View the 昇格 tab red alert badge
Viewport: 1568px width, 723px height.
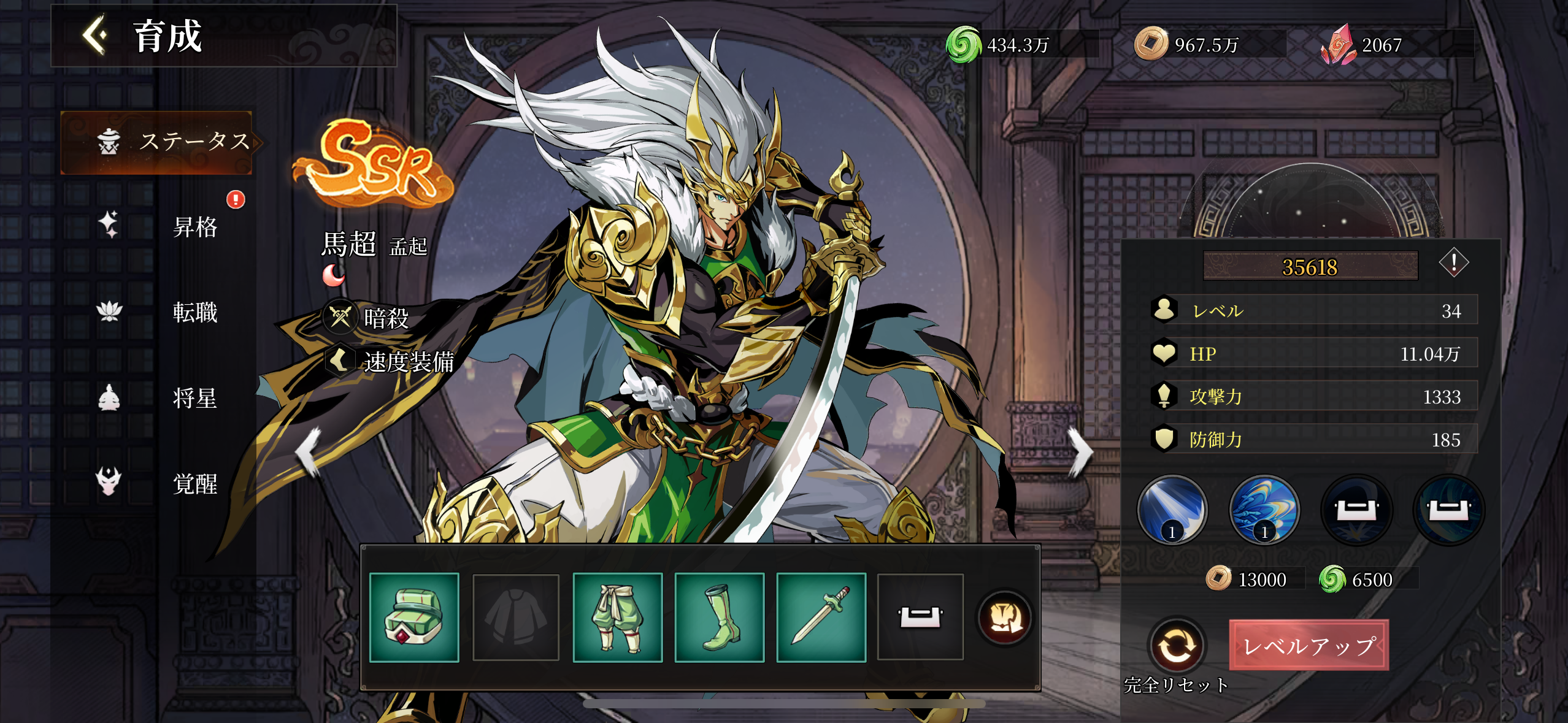click(x=235, y=199)
